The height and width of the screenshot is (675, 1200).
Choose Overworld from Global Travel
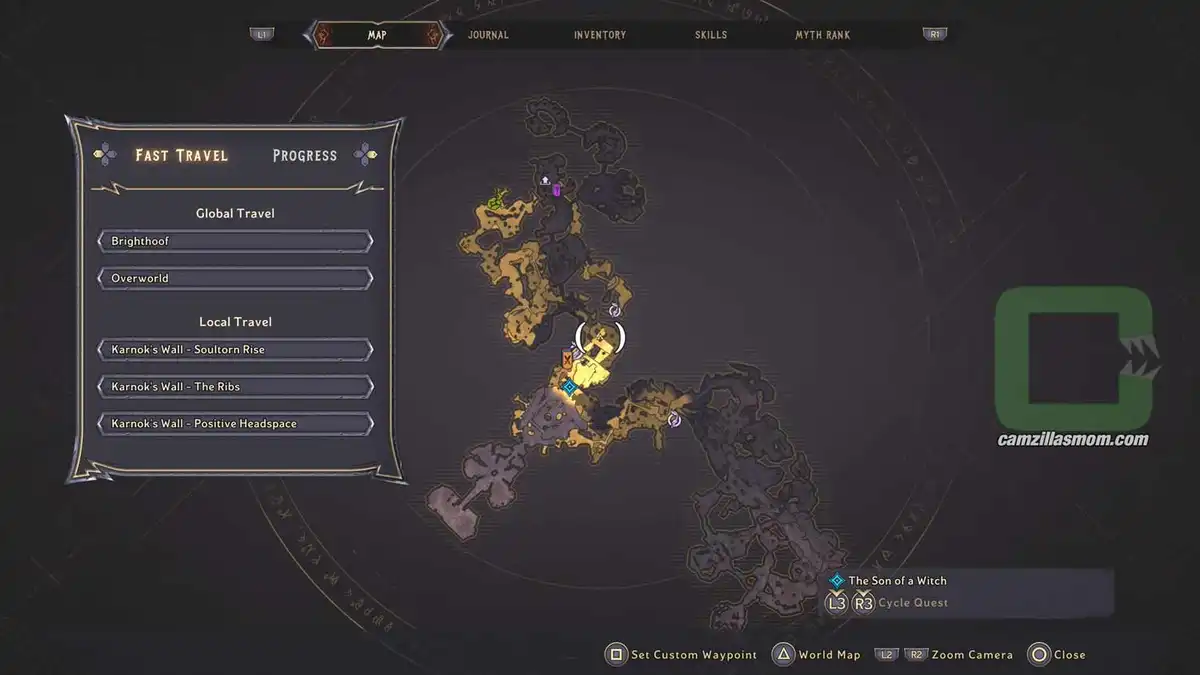click(236, 278)
